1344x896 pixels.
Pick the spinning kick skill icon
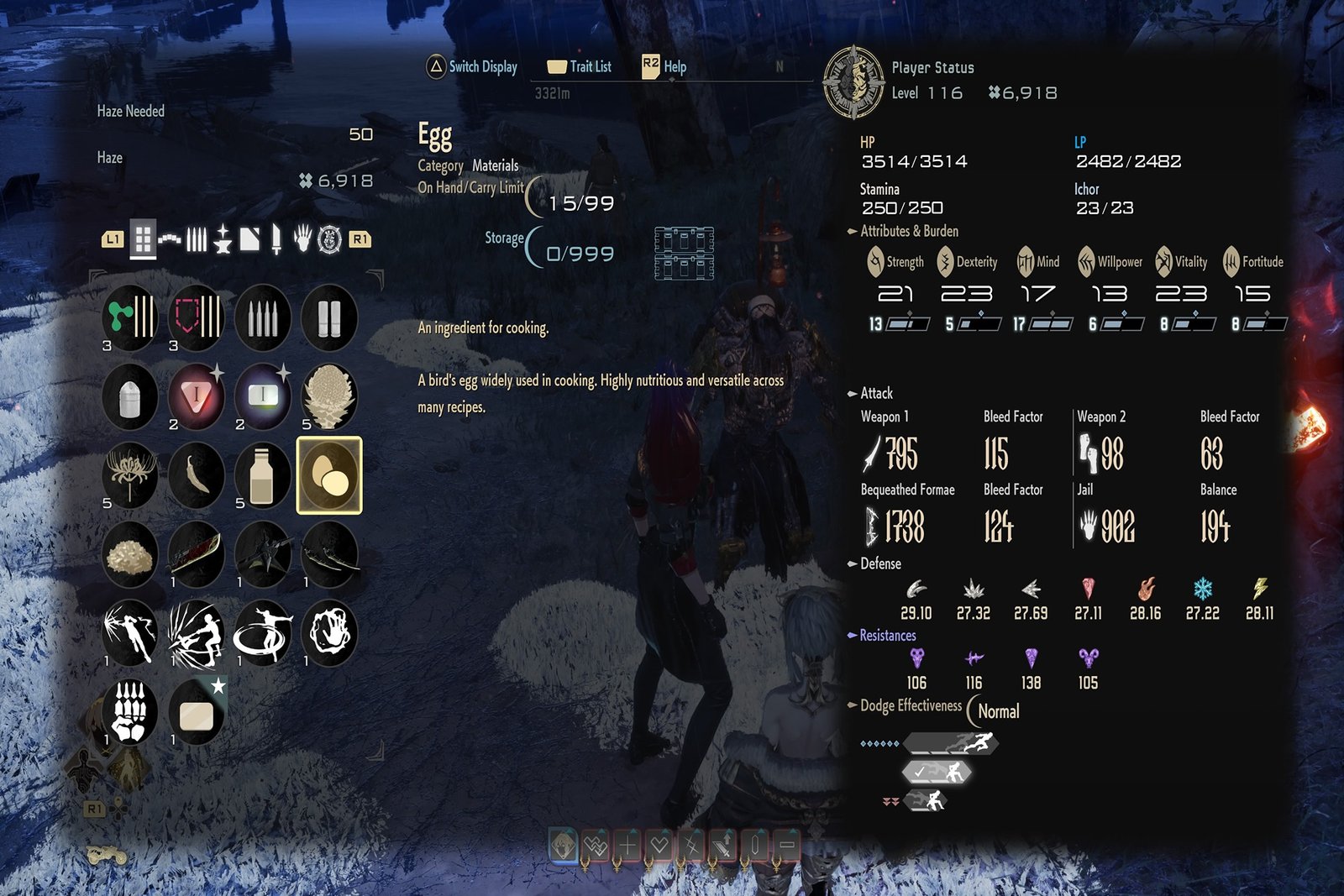[x=262, y=633]
